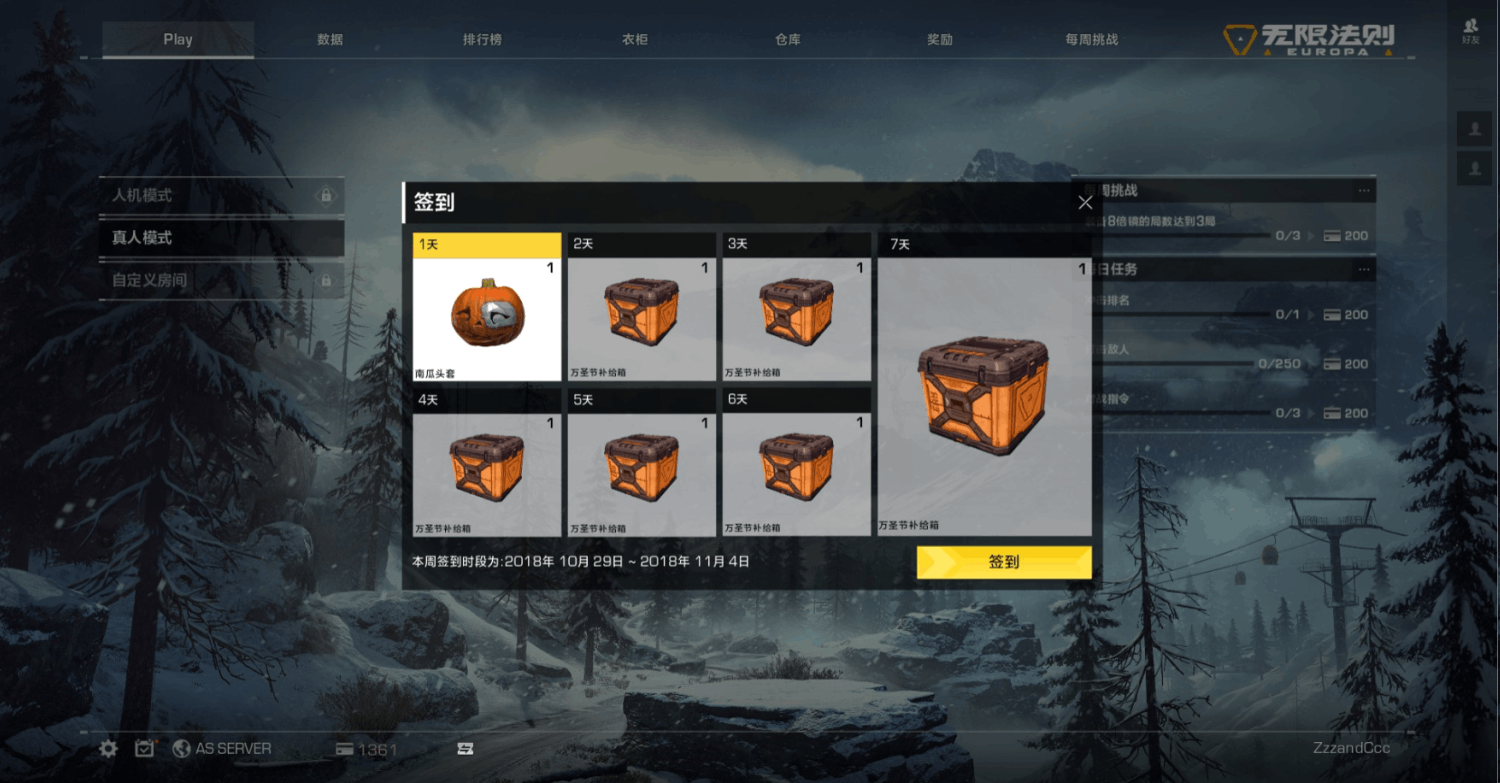The width and height of the screenshot is (1500, 783).
Task: Change the AS SERVER region
Action: tap(222, 749)
